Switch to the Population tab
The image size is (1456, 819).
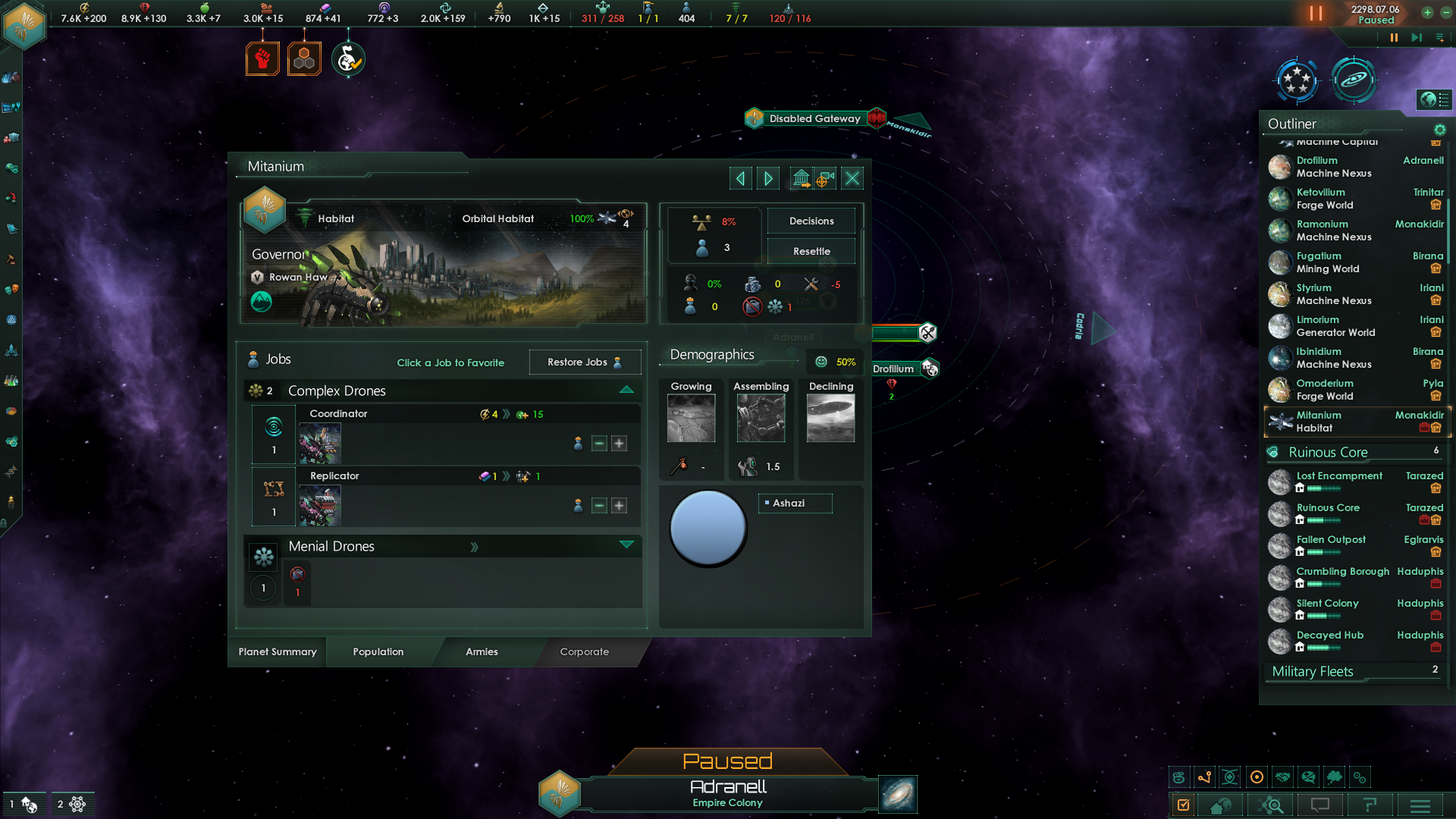pyautogui.click(x=377, y=652)
